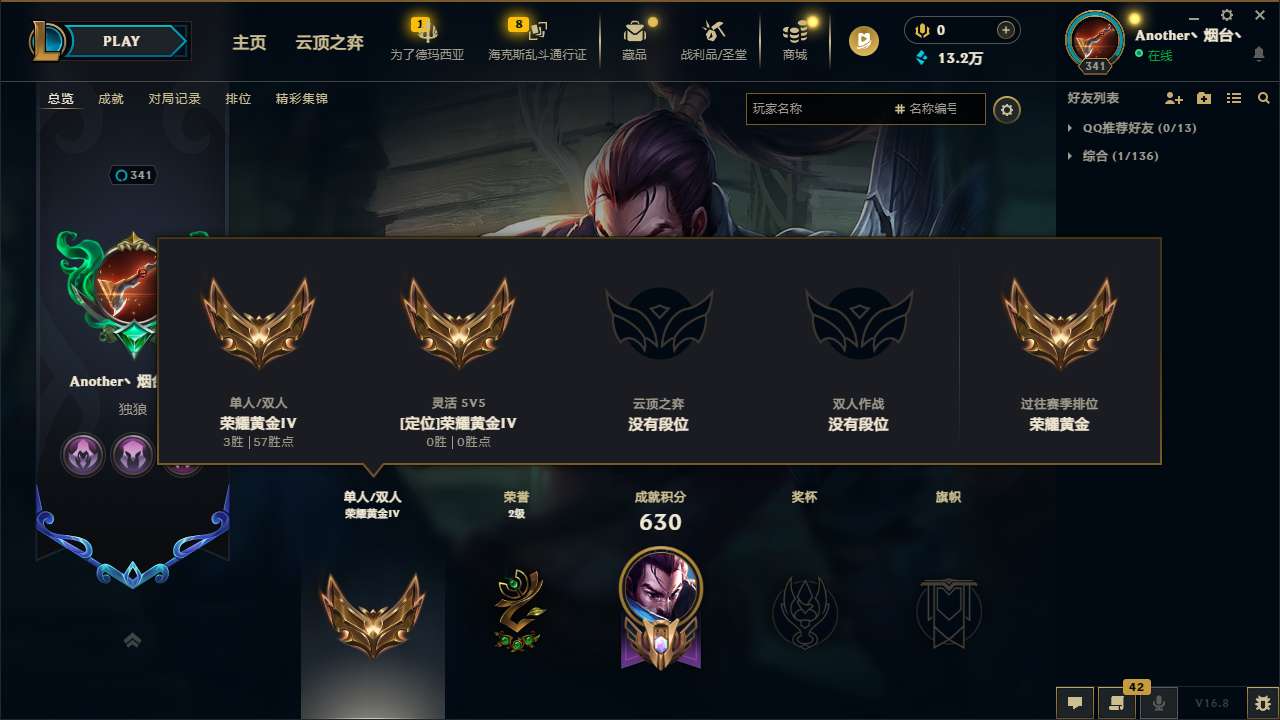Click the settings gear beside player search
Viewport: 1280px width, 720px height.
tap(1007, 110)
